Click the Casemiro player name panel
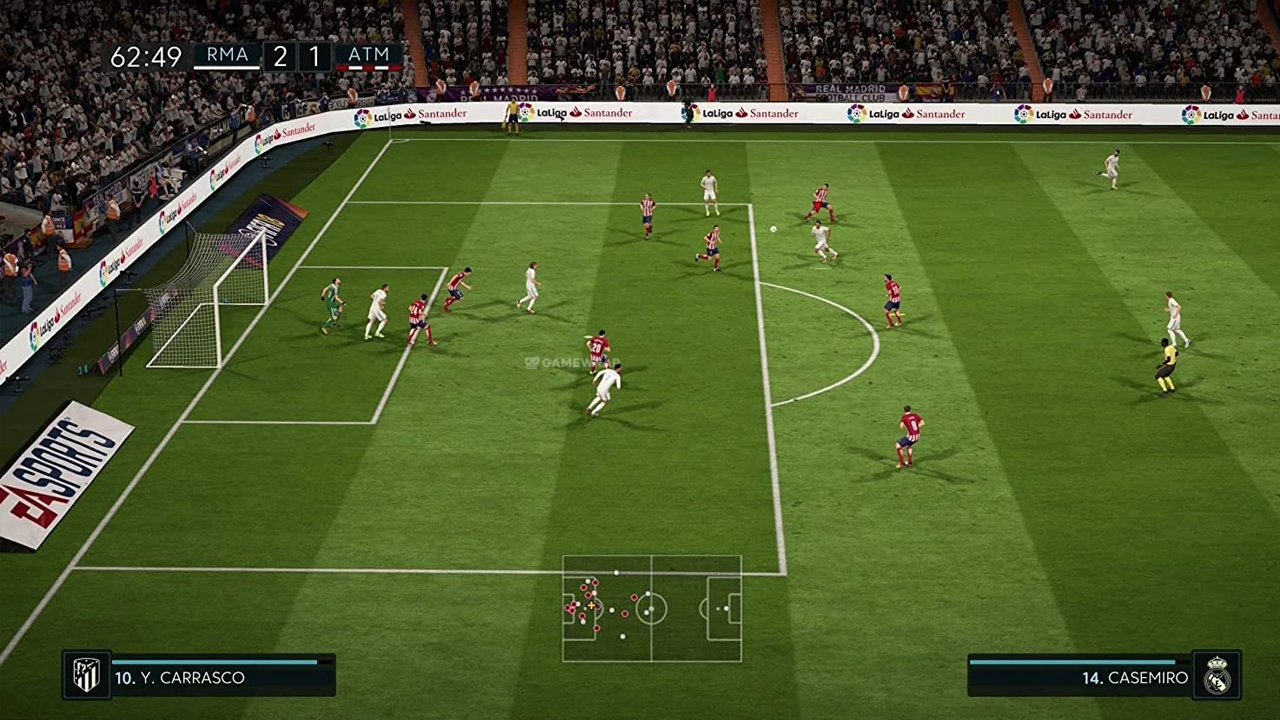 coord(1080,677)
